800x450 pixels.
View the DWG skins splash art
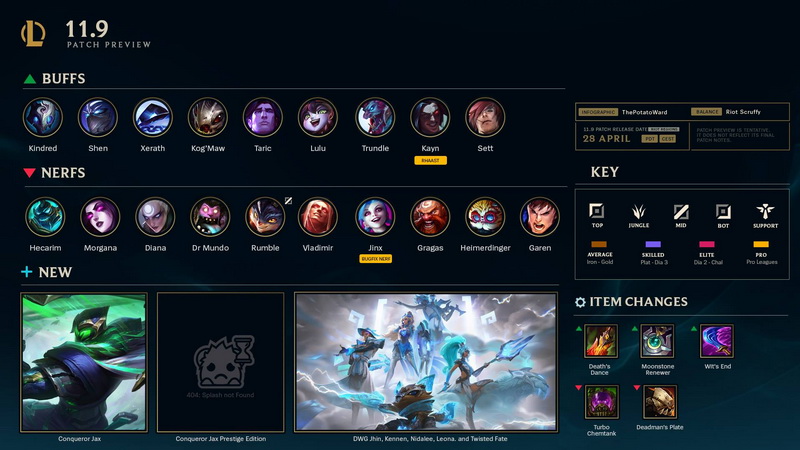coord(426,361)
